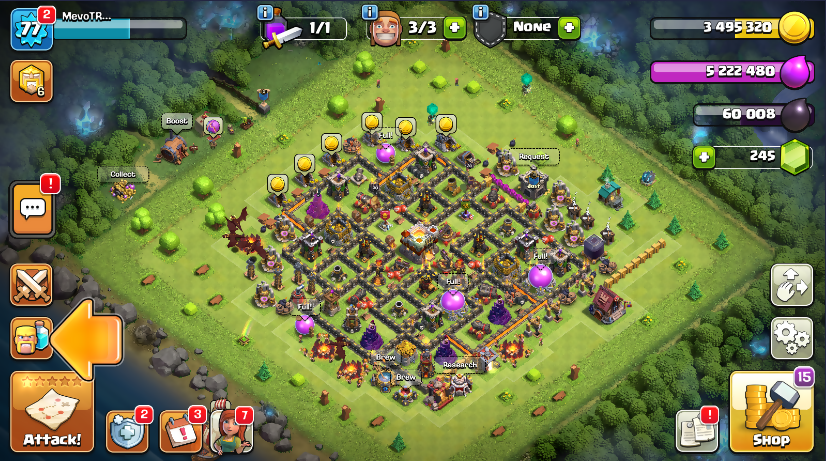Viewport: 826px width, 461px height.
Task: Open the army overview barbarian button
Action: click(31, 339)
